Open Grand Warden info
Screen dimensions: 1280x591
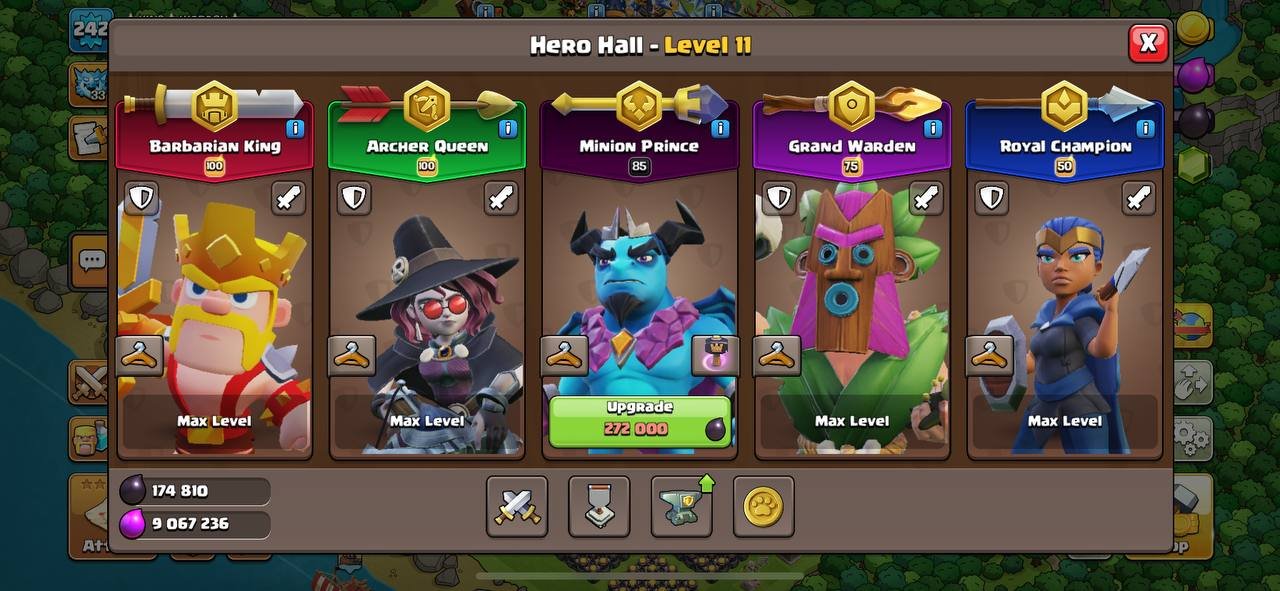tap(932, 129)
